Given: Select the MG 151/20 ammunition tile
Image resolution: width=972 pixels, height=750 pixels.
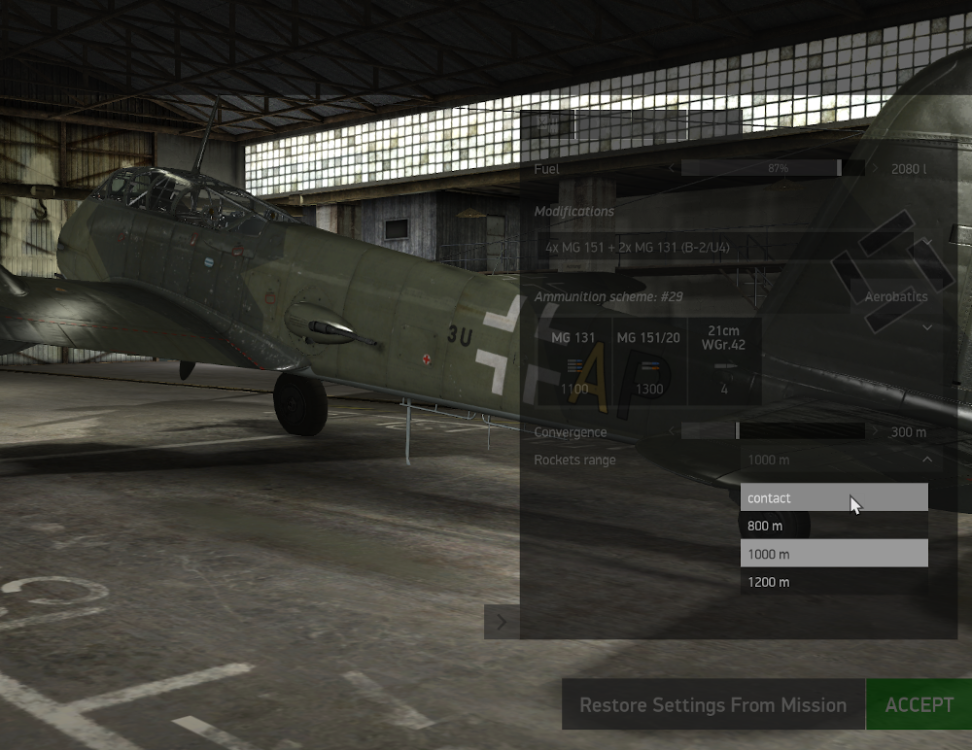Looking at the screenshot, I should coord(648,362).
